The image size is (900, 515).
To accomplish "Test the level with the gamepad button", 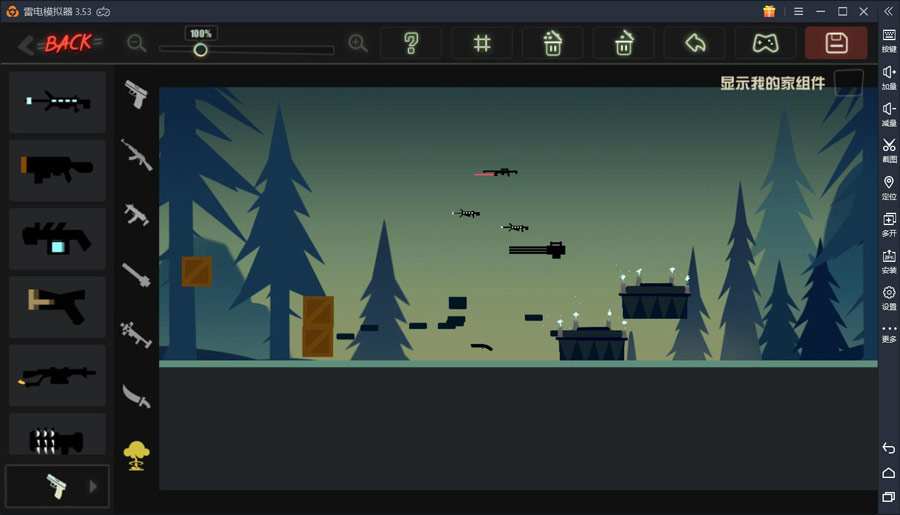I will pyautogui.click(x=766, y=43).
